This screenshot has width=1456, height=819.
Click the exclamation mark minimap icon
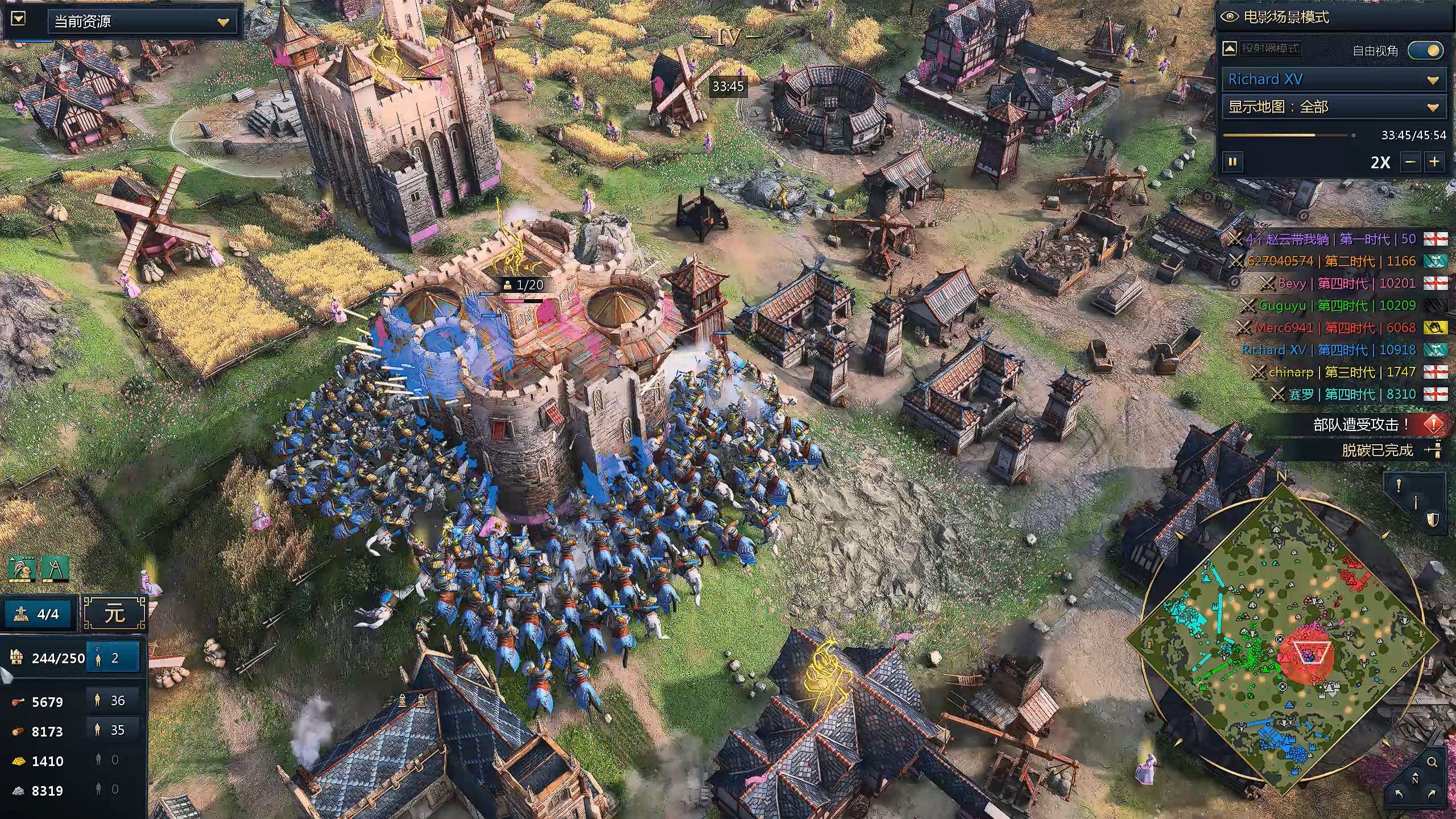point(1399,486)
